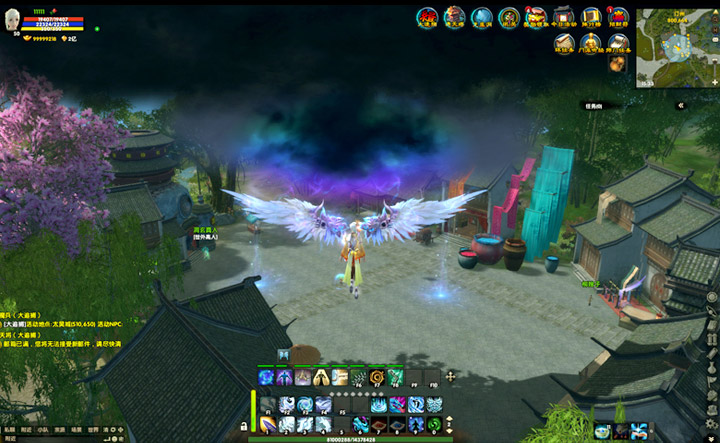Switch to the 小队 (Team) chat tab

pos(42,430)
